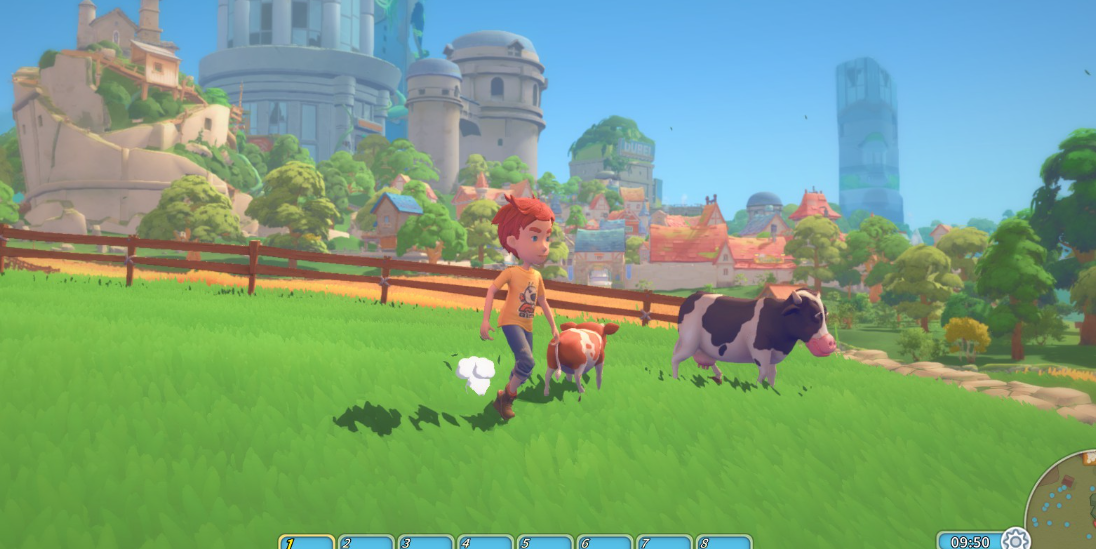Select hotbar slot number 1

[x=306, y=542]
